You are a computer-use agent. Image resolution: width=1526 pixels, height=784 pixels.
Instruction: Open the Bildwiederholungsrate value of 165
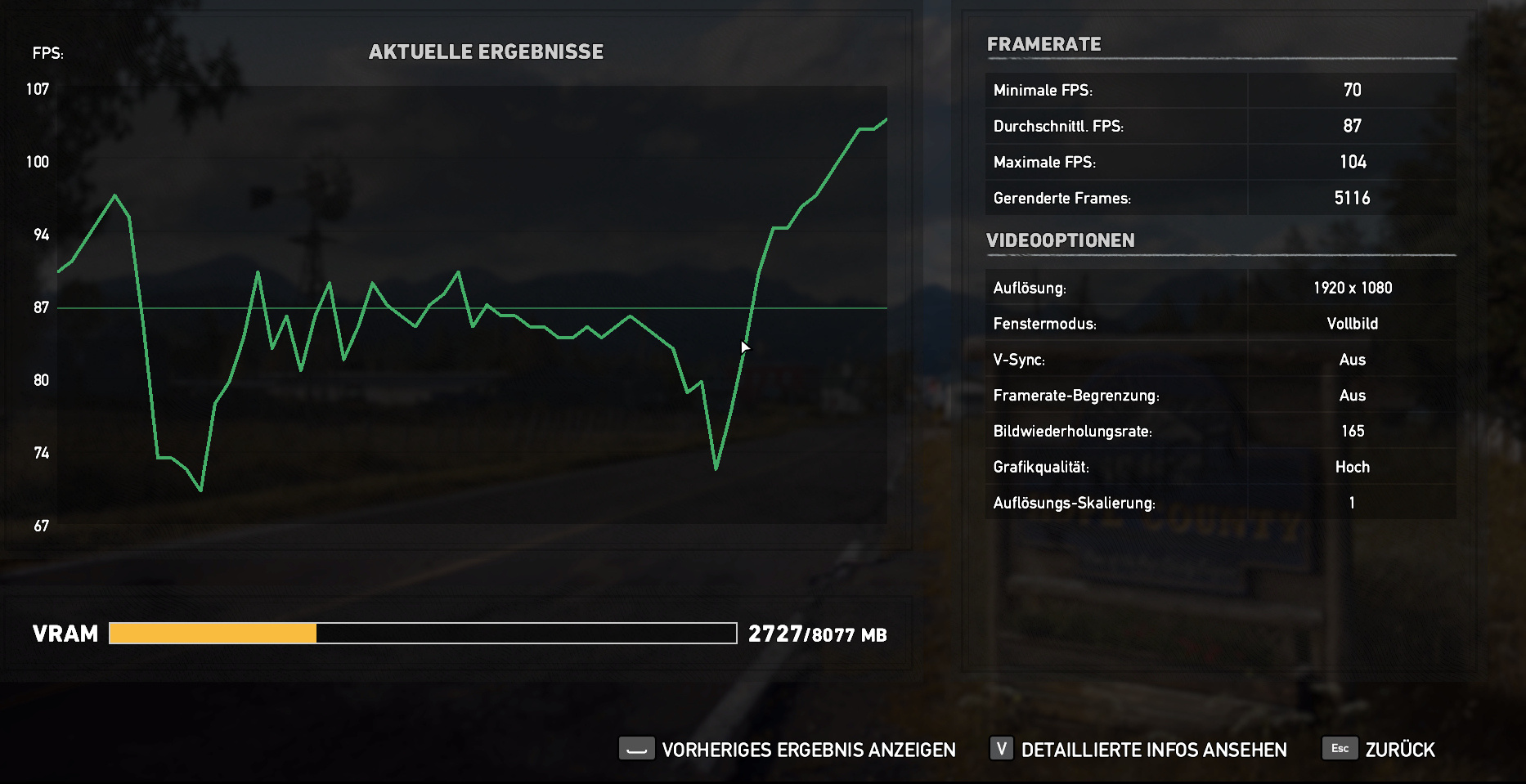coord(1352,431)
